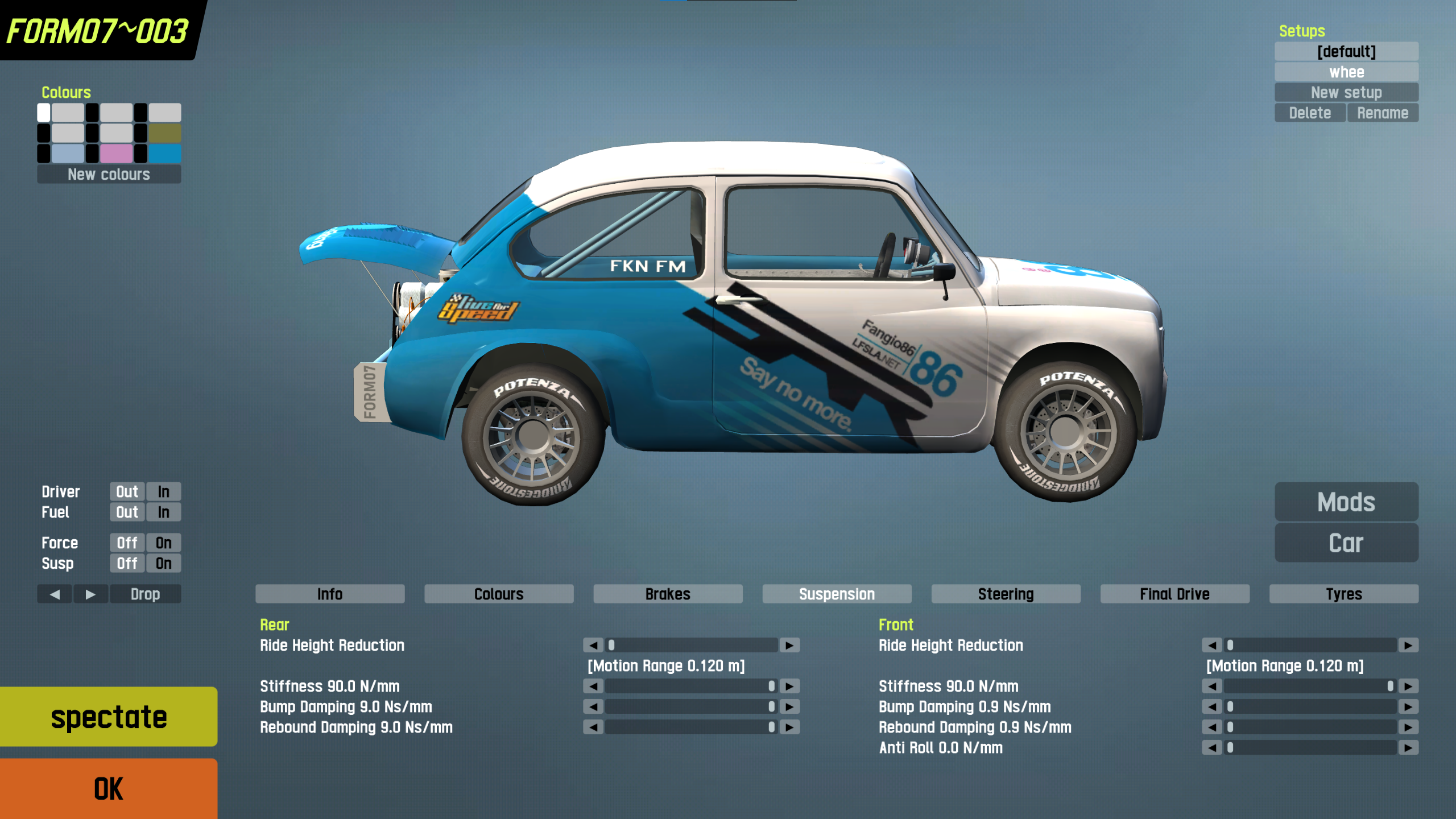Rename the current setup
Screen dimensions: 1456x819
1382,113
